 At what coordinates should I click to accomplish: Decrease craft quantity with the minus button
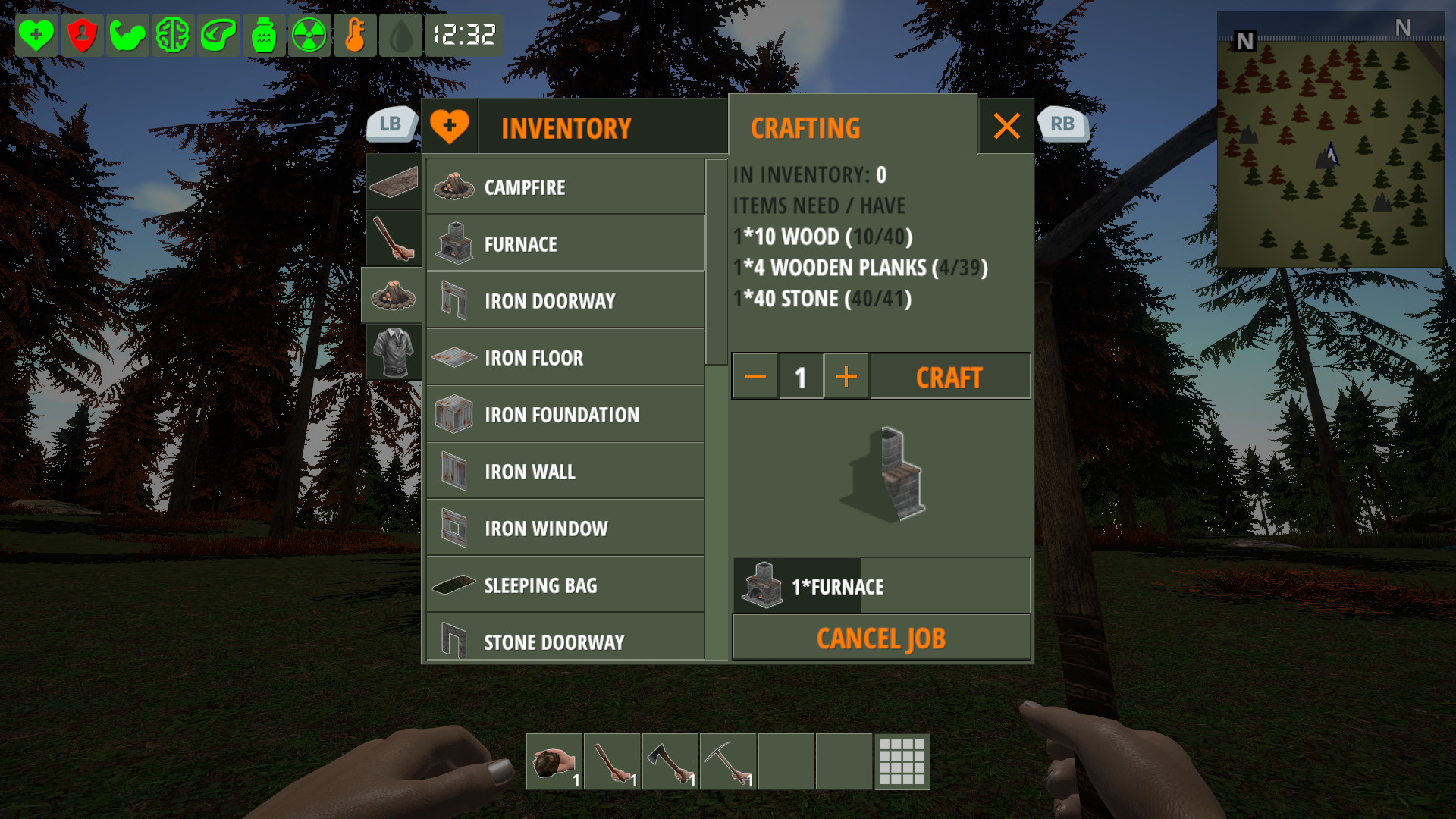(755, 376)
